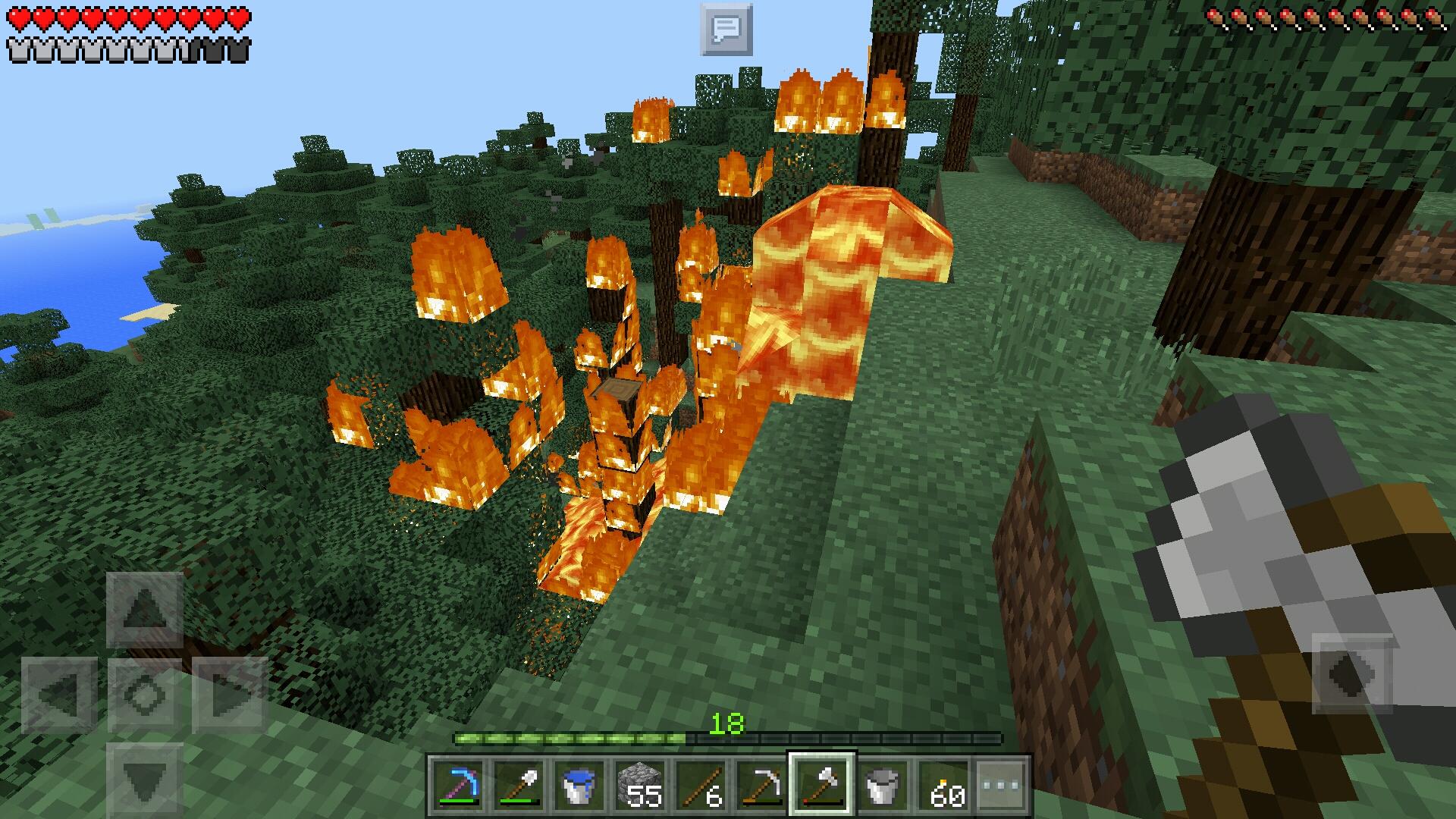Screen dimensions: 1456x819
Task: Tap the move left arrow
Action: [x=59, y=695]
